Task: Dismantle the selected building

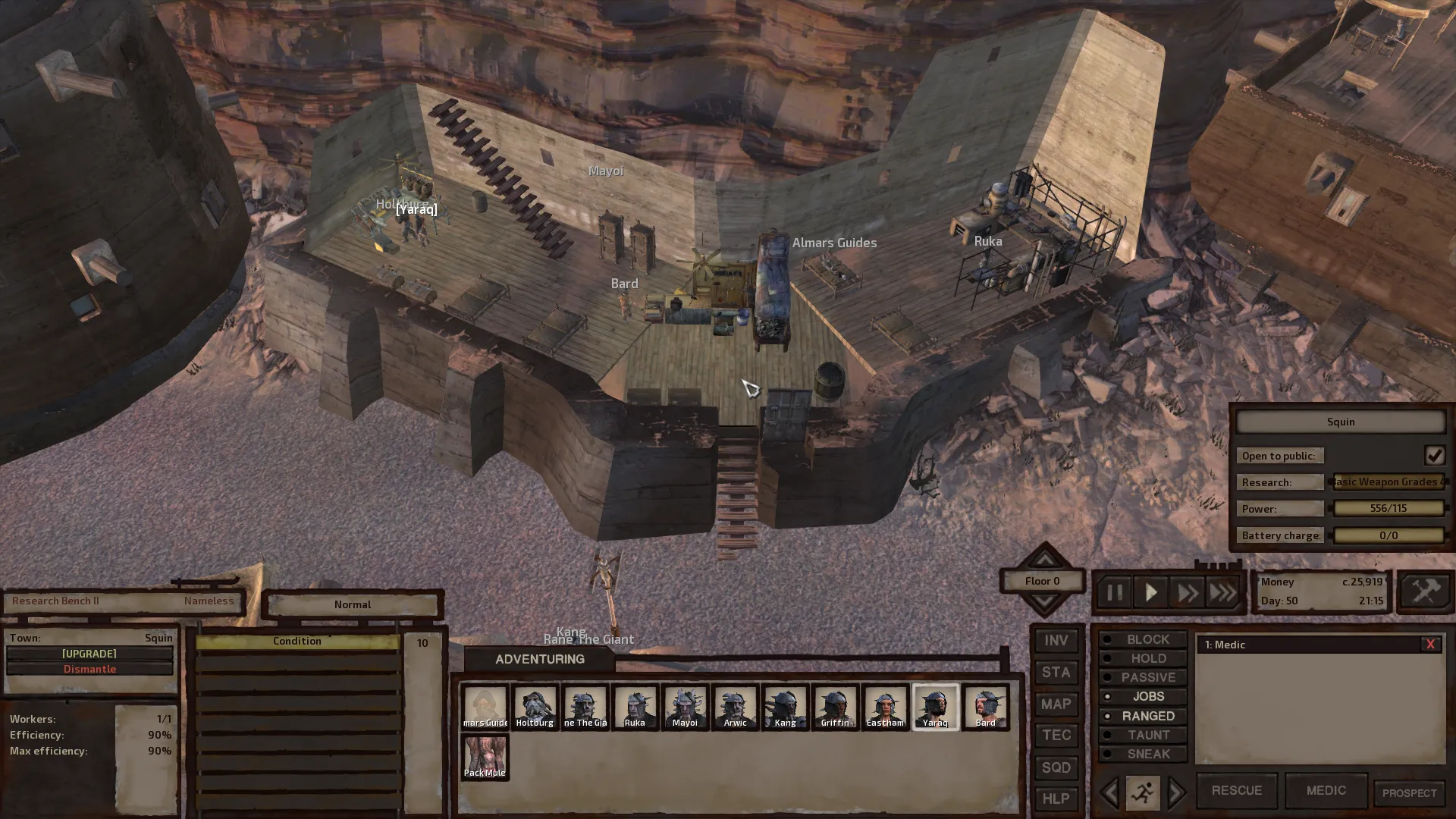Action: pos(89,669)
